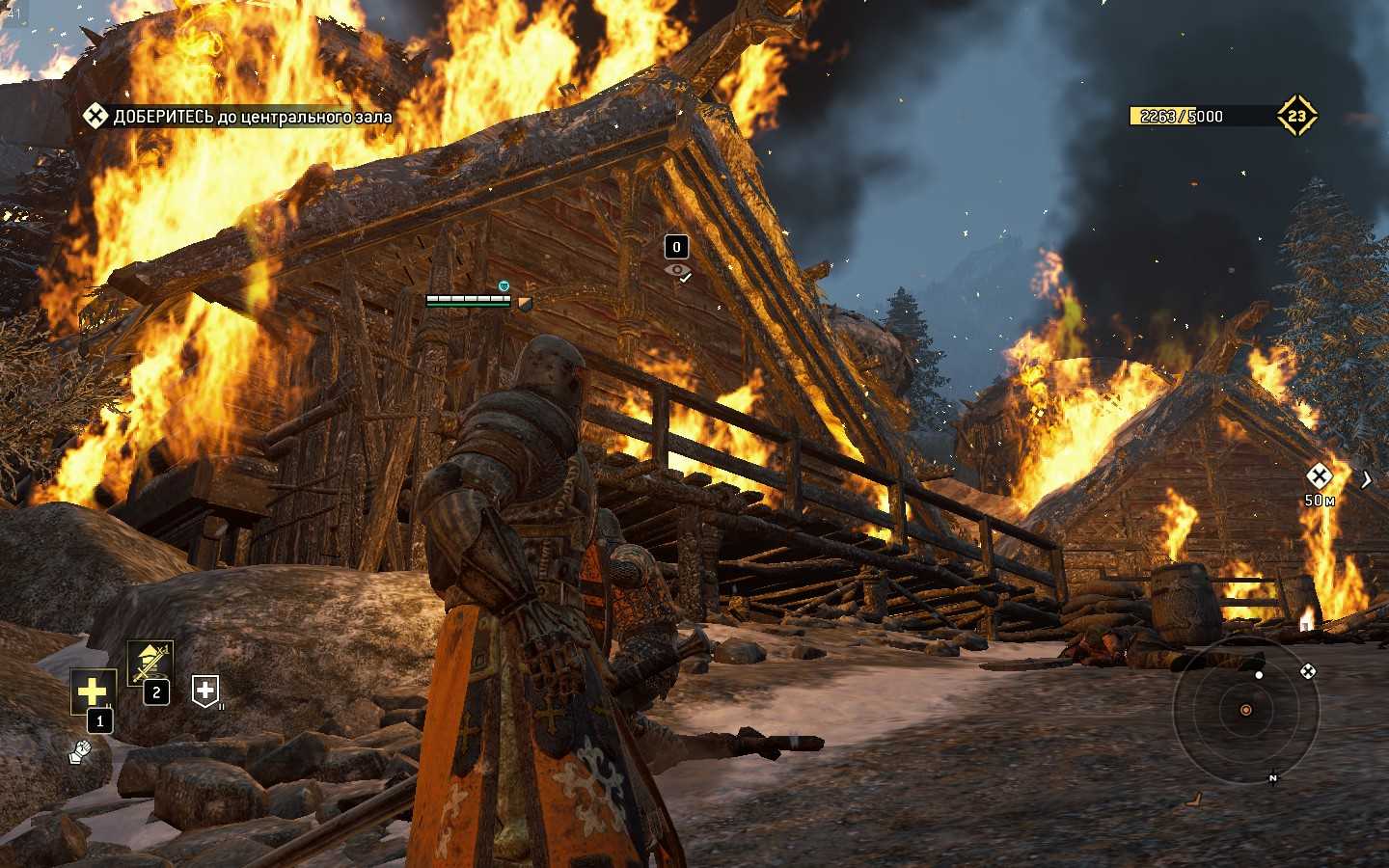This screenshot has width=1389, height=868.
Task: Select the white shield with cross icon
Action: (204, 690)
